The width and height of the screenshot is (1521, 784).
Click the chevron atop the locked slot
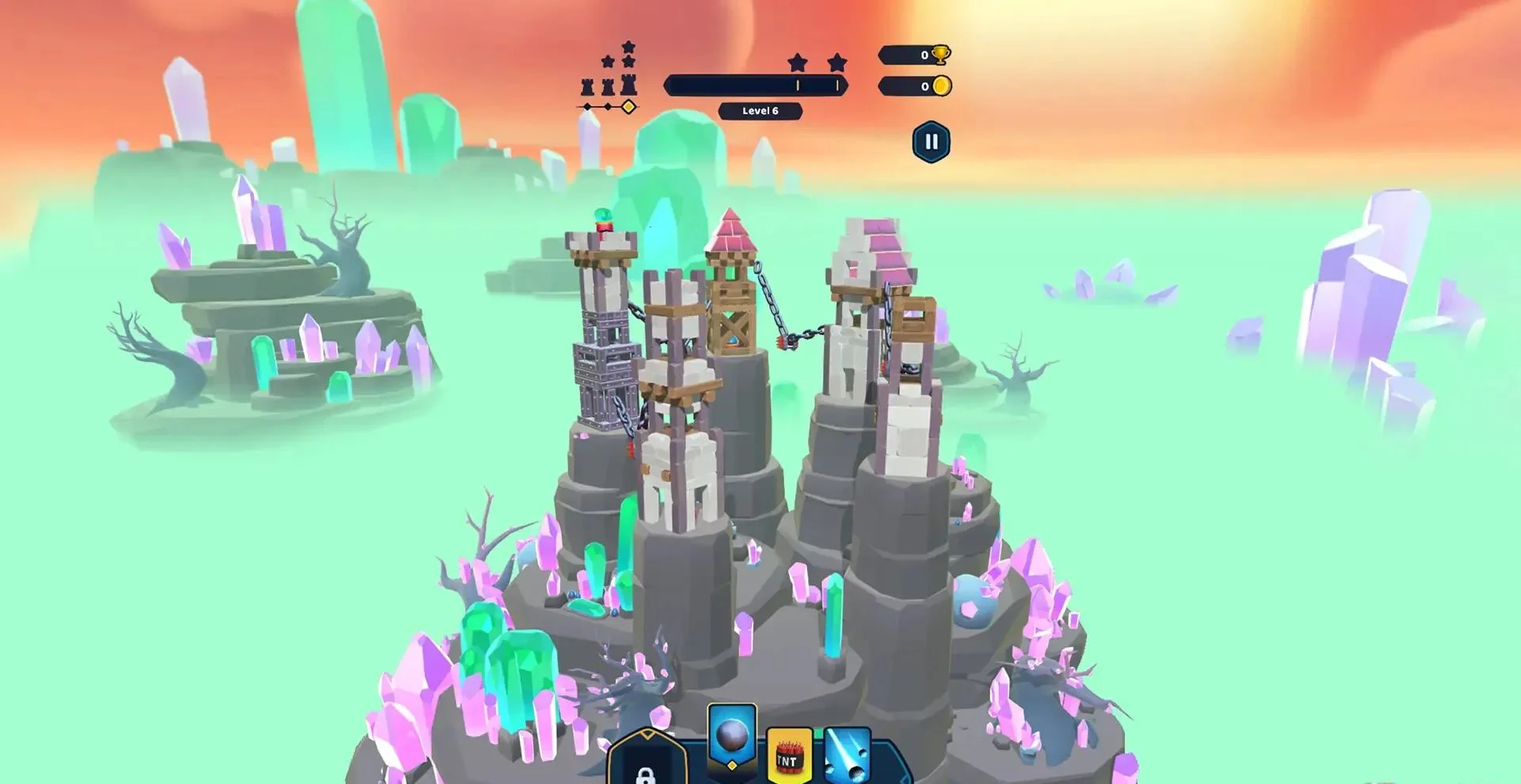pyautogui.click(x=648, y=735)
